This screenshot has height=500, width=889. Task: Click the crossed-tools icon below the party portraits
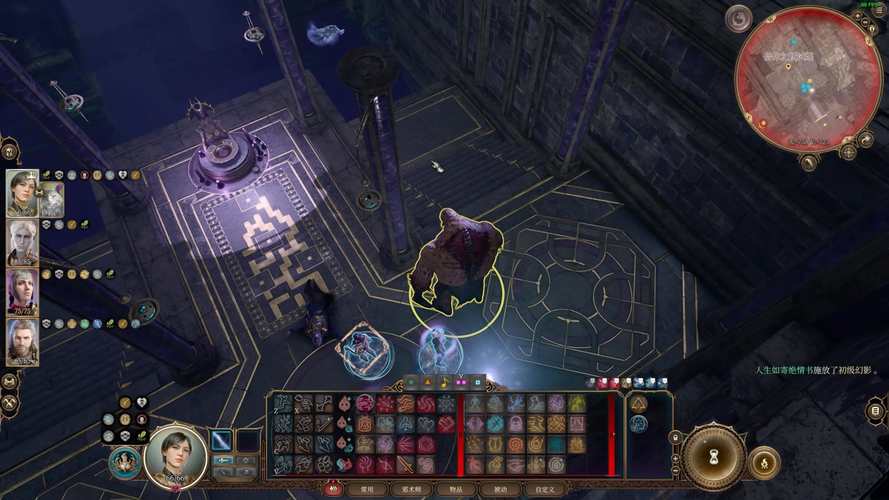pyautogui.click(x=10, y=400)
